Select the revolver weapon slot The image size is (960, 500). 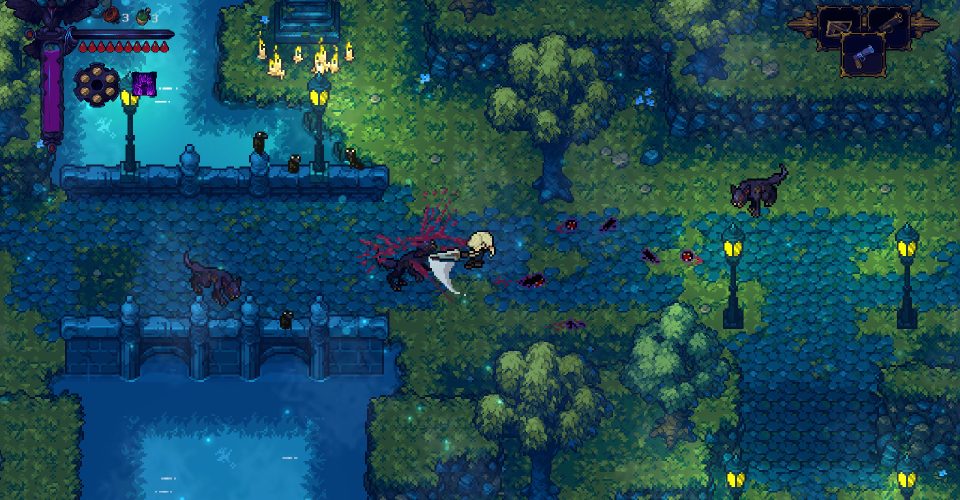click(x=862, y=54)
